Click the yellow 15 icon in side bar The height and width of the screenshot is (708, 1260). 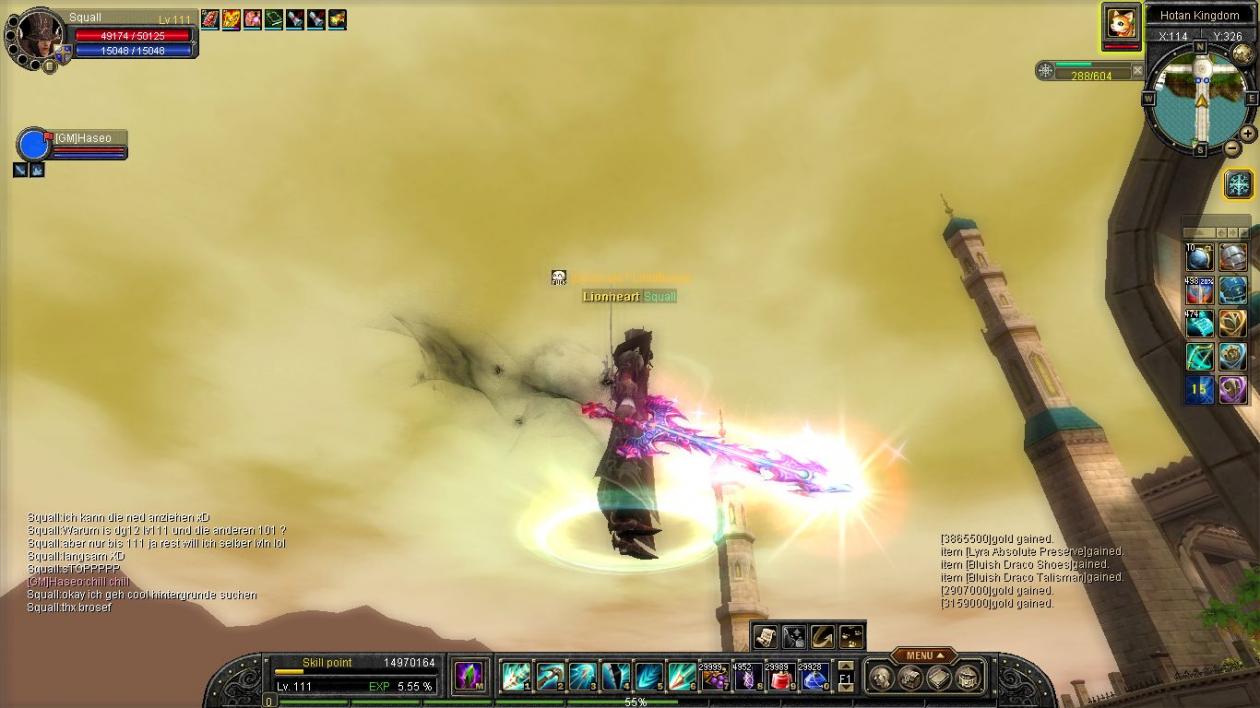click(x=1199, y=389)
